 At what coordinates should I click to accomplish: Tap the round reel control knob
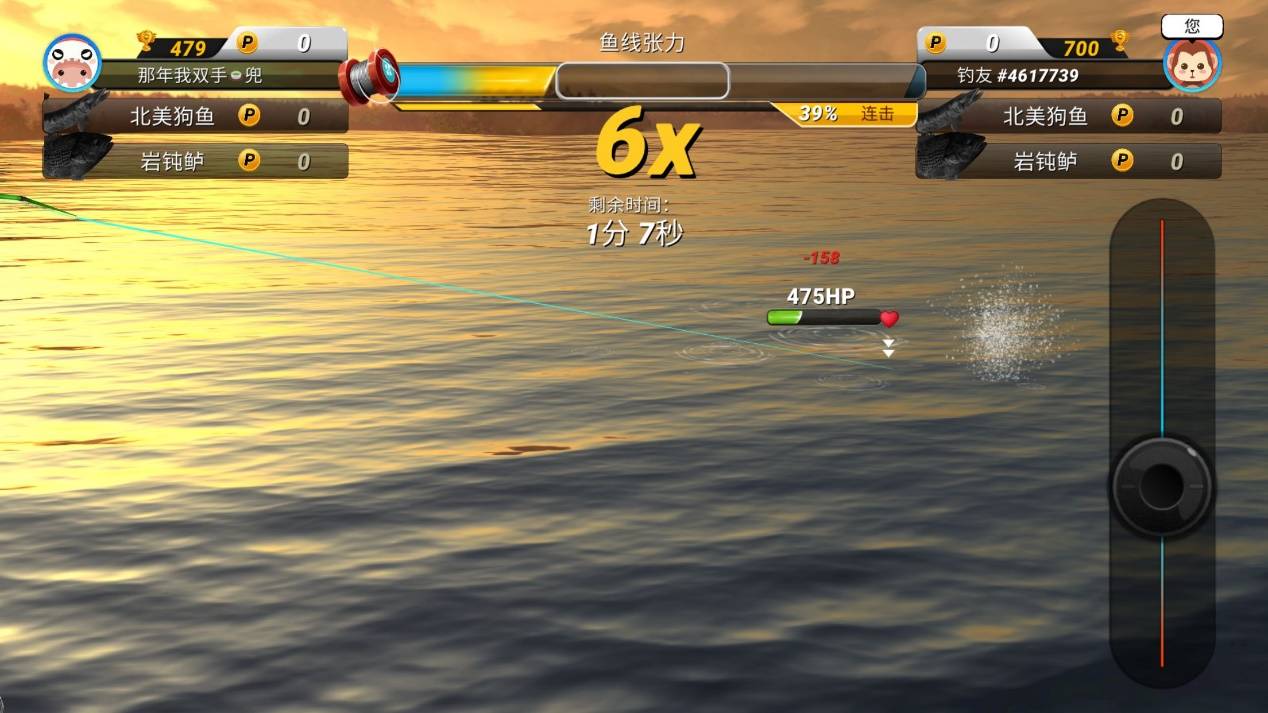point(1161,486)
